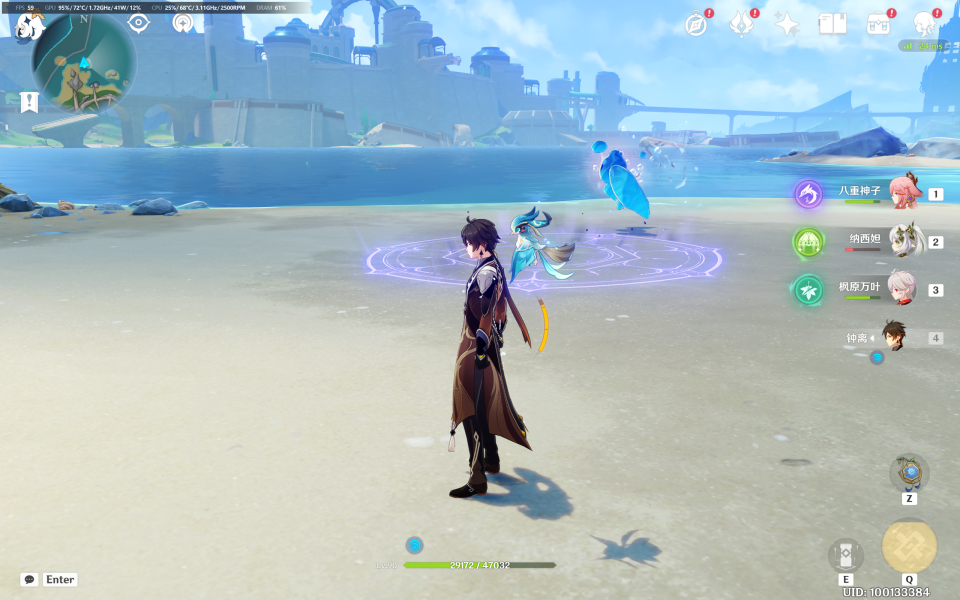Select active character 钟离 in the party list

(896, 338)
